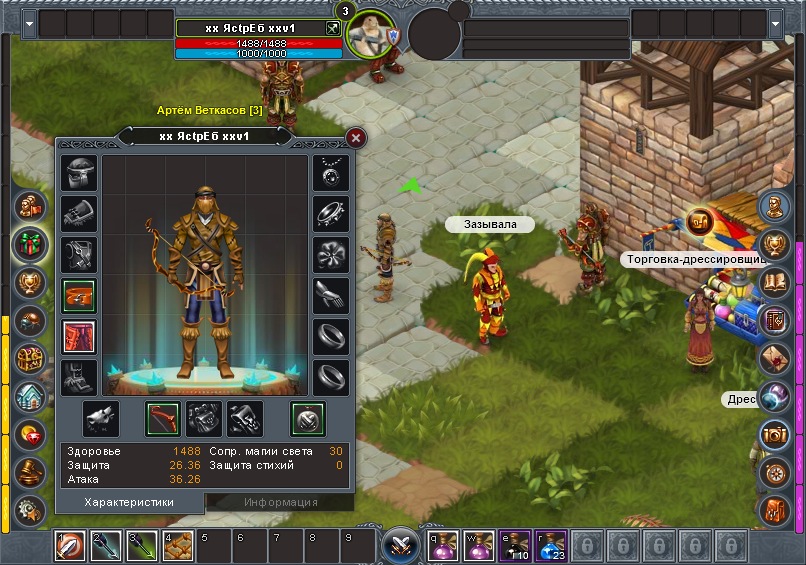Choose the necklace slot in equipment panel
The width and height of the screenshot is (806, 565).
(331, 173)
